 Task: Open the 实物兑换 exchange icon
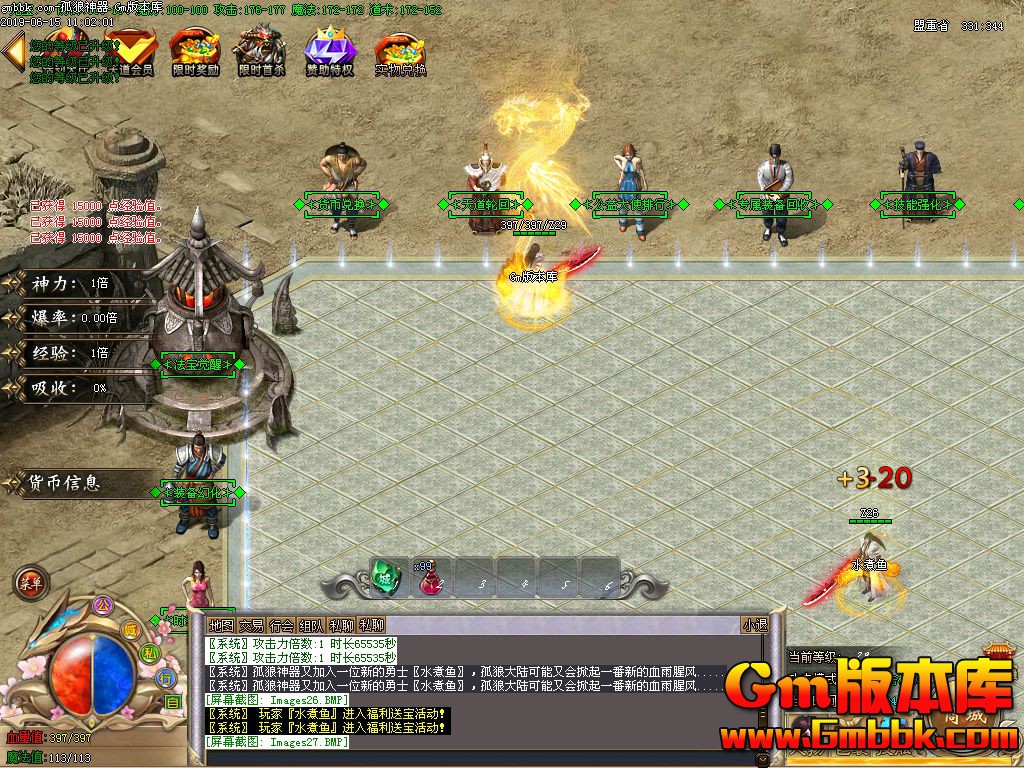(x=399, y=50)
